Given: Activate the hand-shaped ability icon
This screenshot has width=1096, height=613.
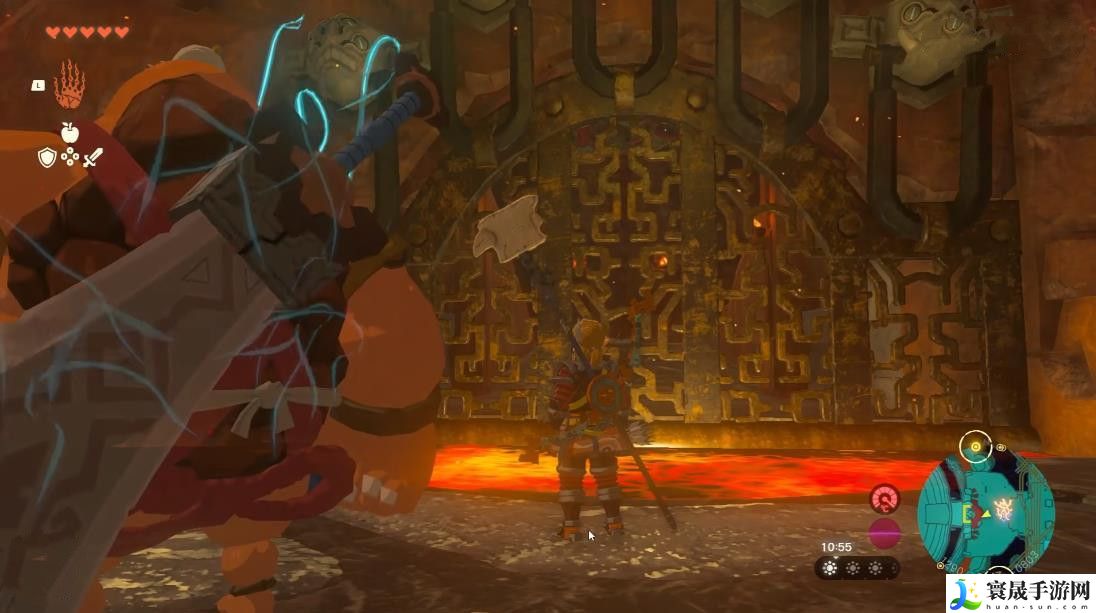Looking at the screenshot, I should (68, 85).
